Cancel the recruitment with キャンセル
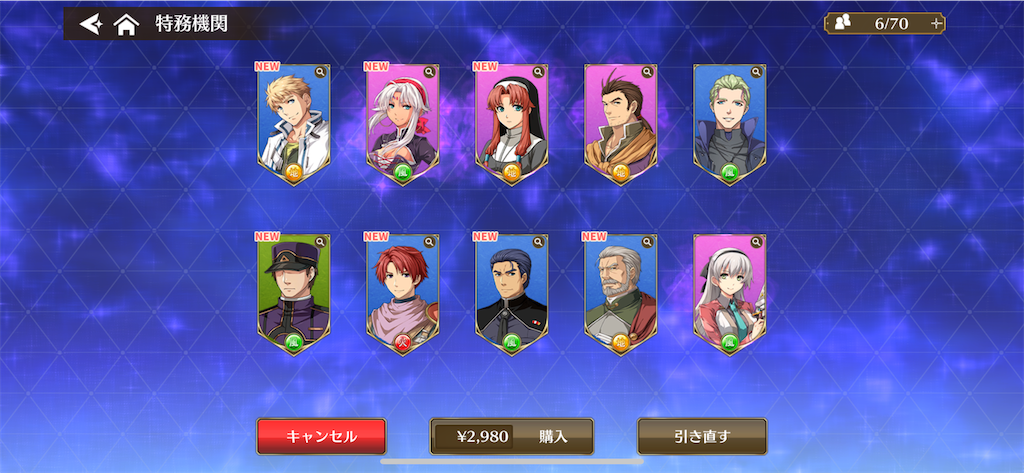The height and width of the screenshot is (473, 1024). pos(321,436)
